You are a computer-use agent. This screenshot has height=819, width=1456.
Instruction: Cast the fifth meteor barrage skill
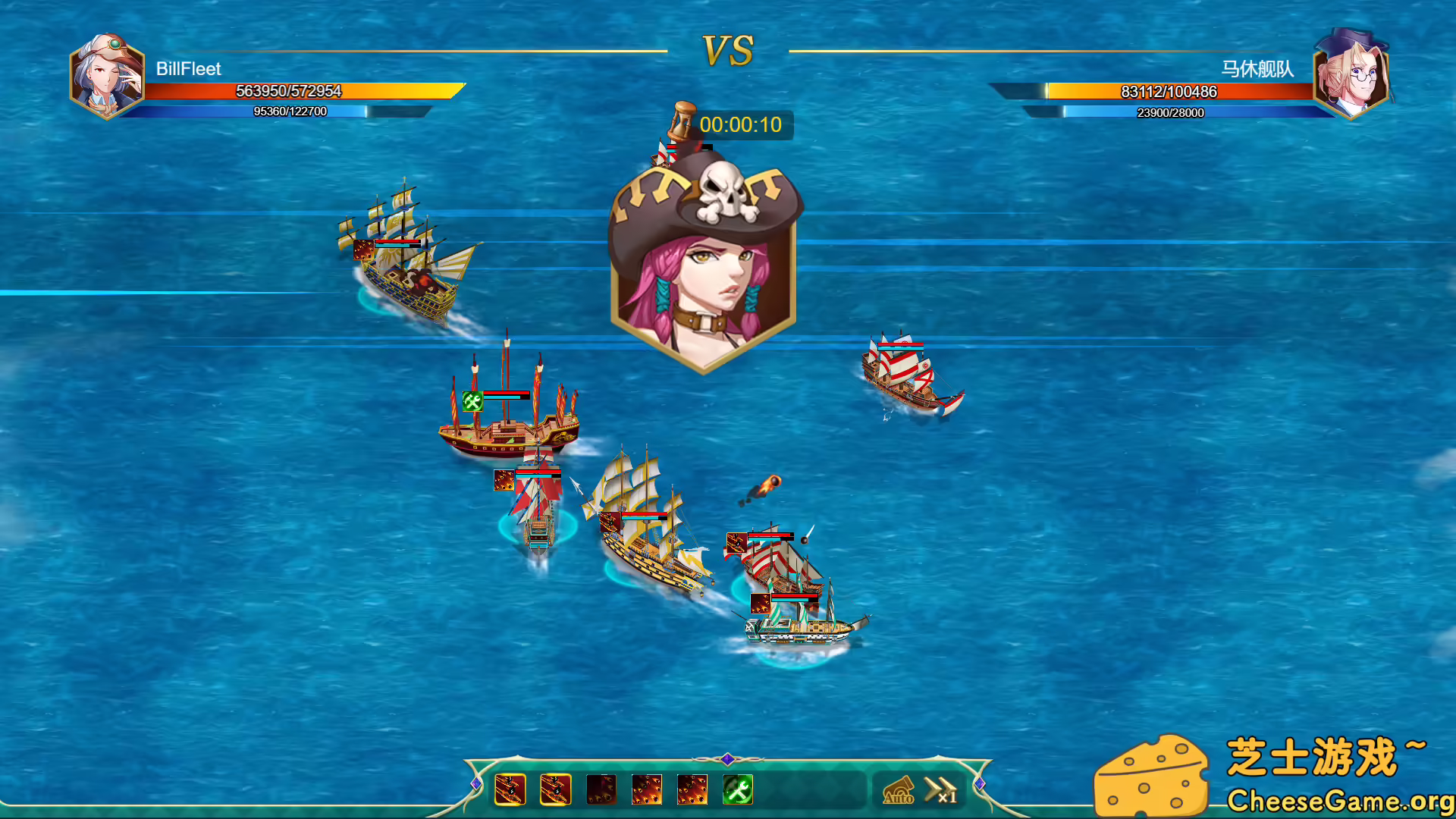(x=690, y=789)
